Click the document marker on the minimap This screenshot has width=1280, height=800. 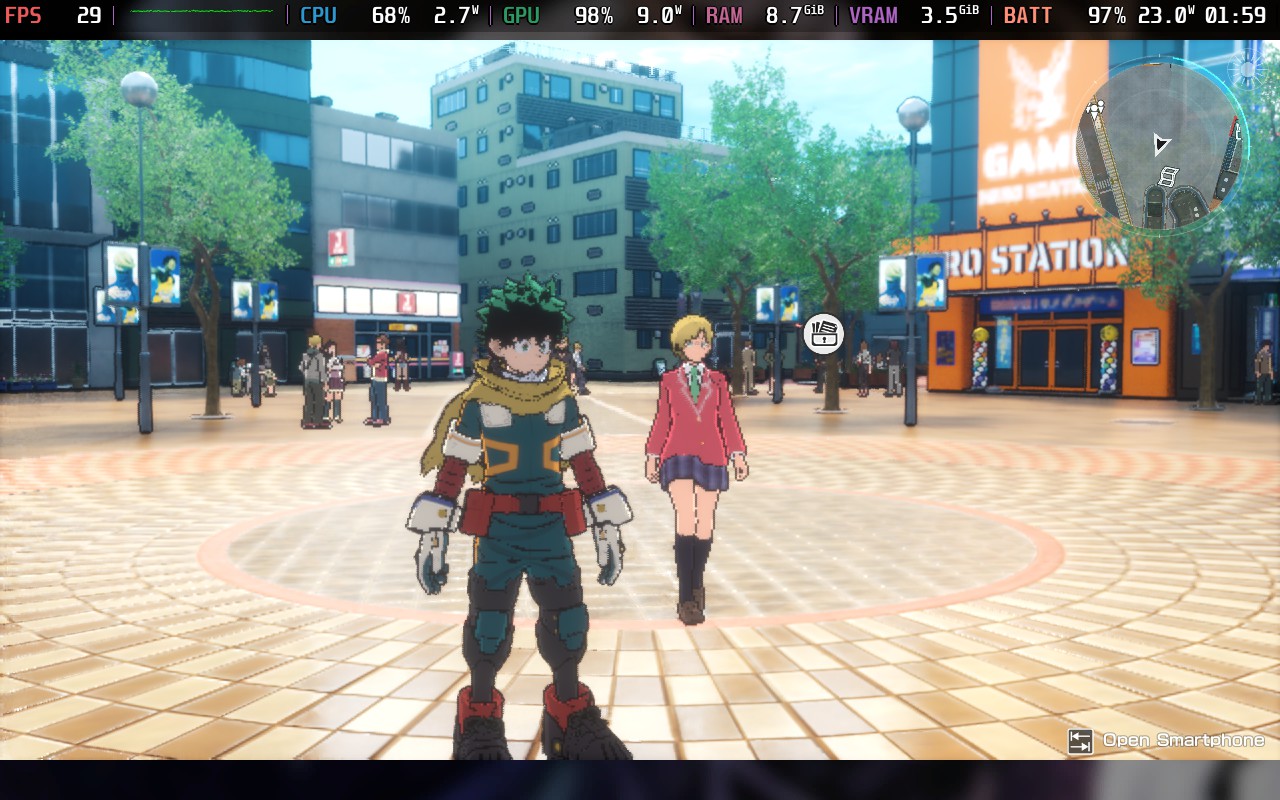(x=1167, y=177)
